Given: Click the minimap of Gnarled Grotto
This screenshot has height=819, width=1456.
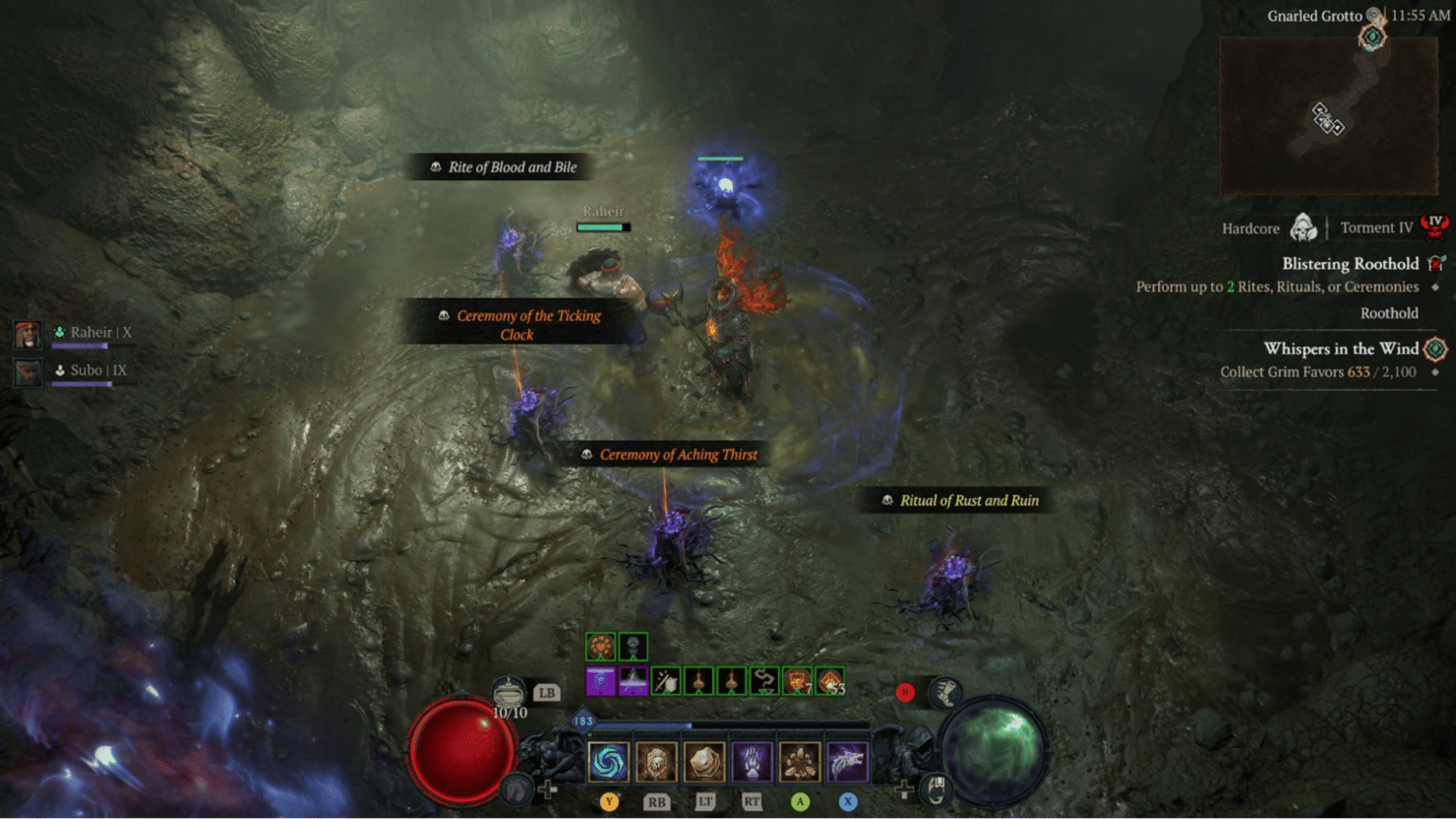Looking at the screenshot, I should coord(1328,113).
